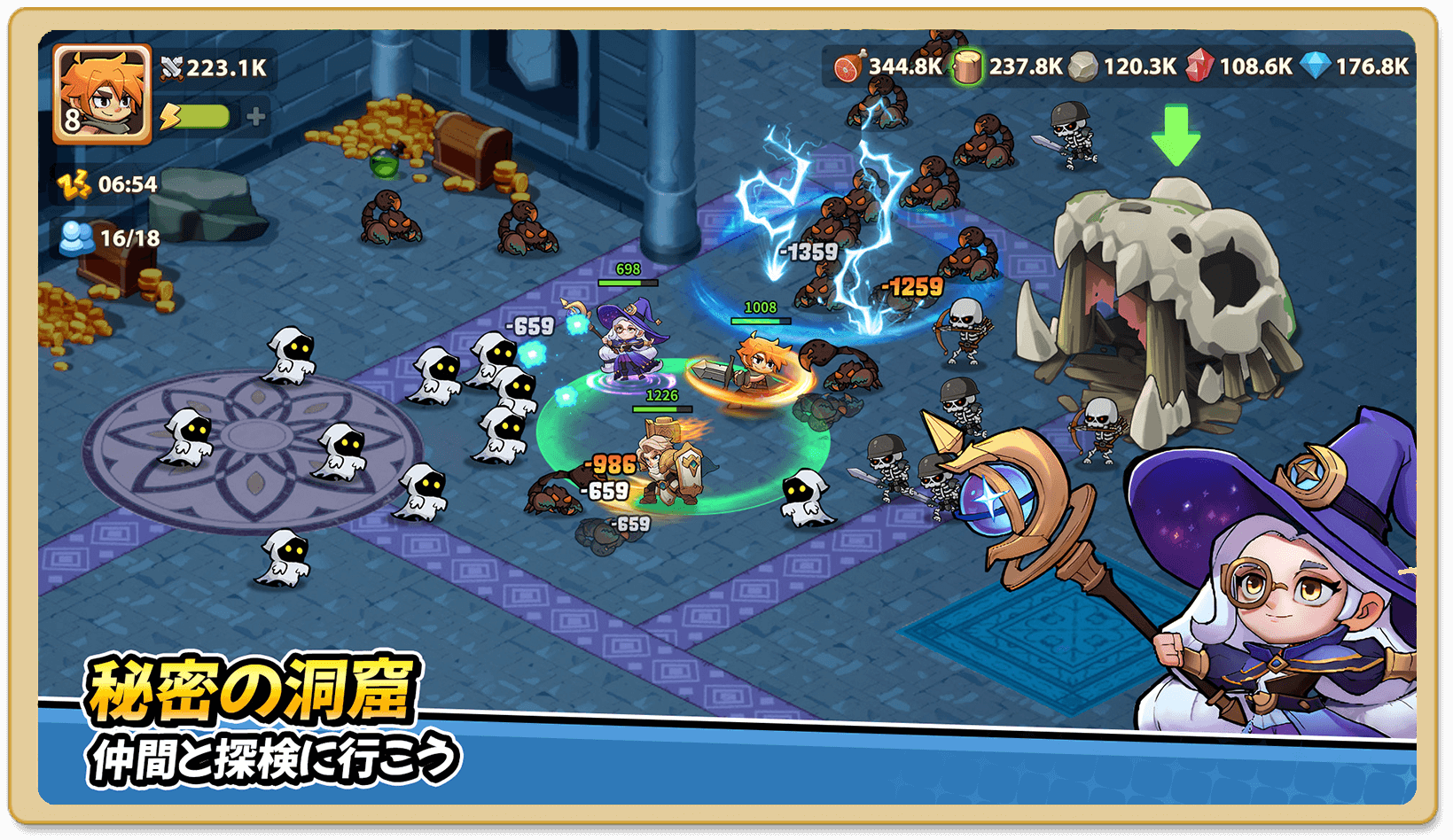This screenshot has height=840, width=1453.
Task: Open the hero portrait profile
Action: click(x=102, y=94)
